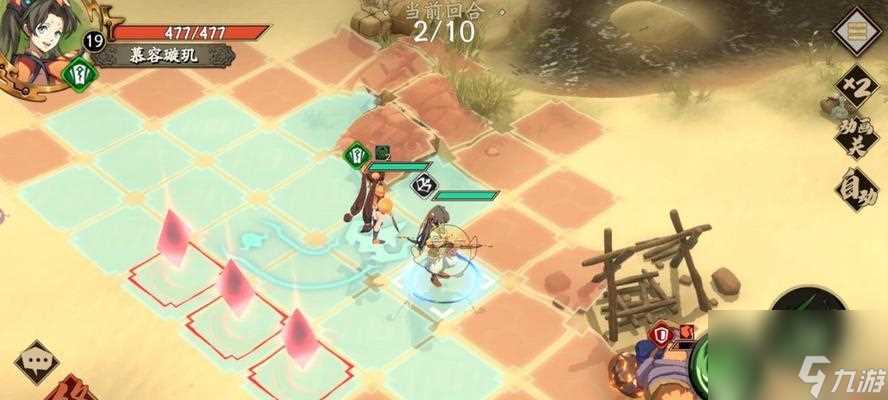Open the hamburger menu button
Image resolution: width=888 pixels, height=400 pixels.
[x=857, y=32]
